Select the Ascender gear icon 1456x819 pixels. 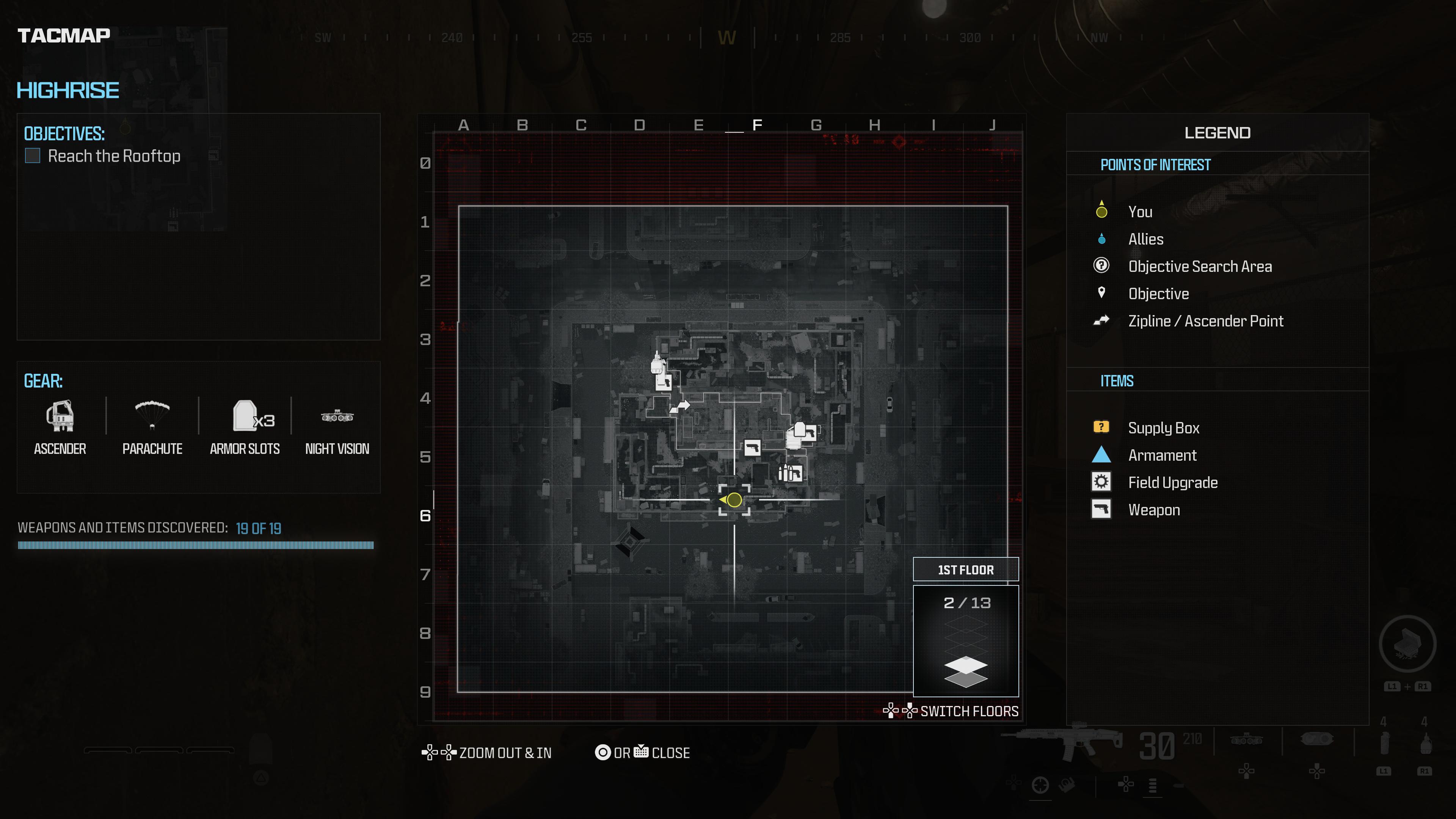click(60, 416)
